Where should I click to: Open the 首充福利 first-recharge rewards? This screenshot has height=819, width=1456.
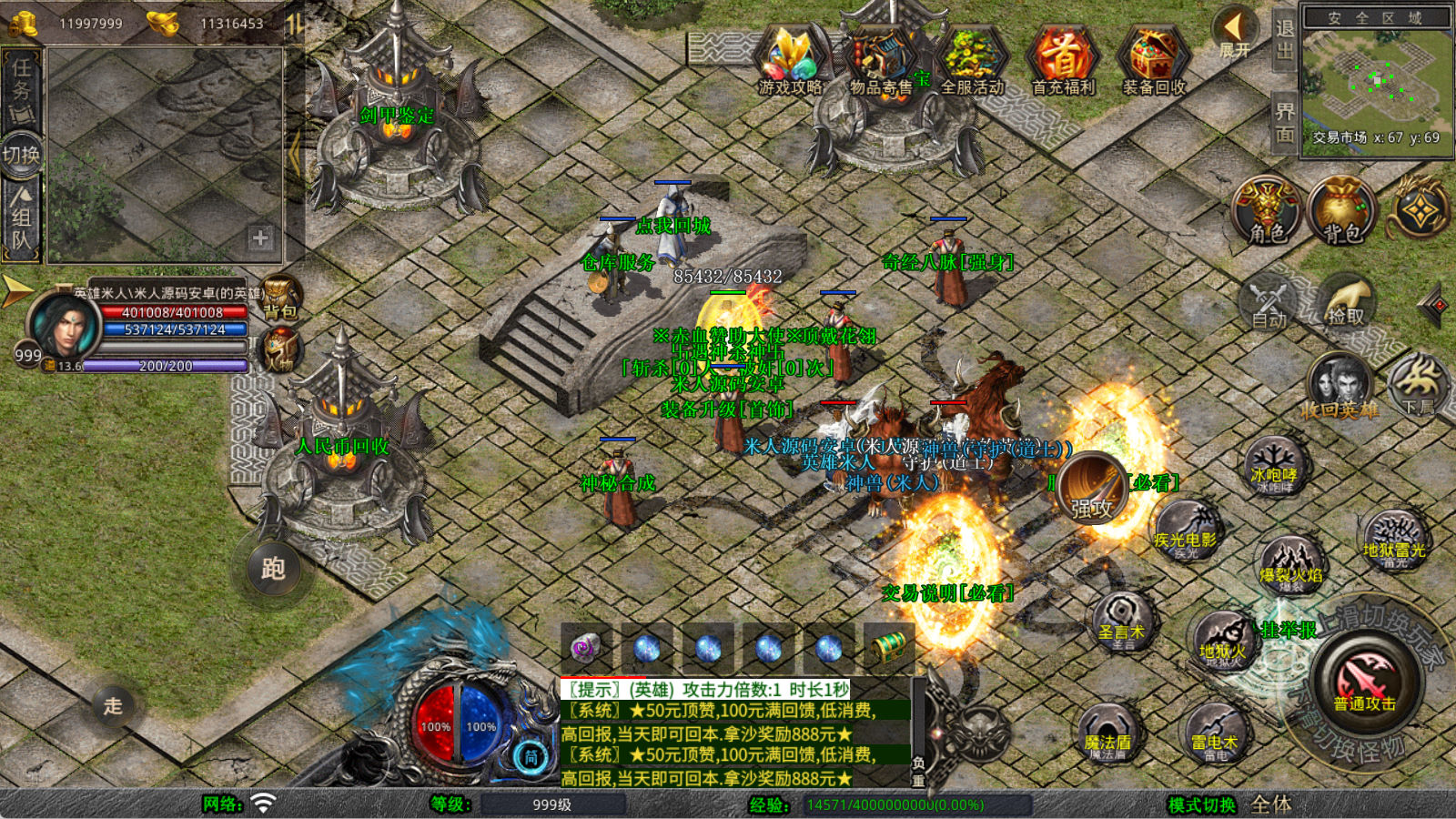[x=1062, y=60]
